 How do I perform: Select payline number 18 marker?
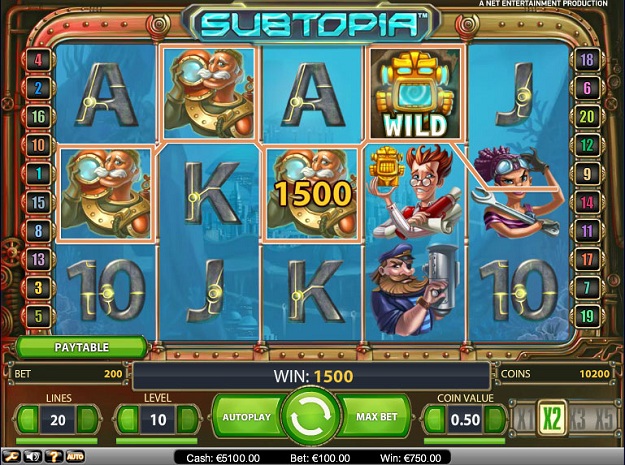[x=587, y=60]
